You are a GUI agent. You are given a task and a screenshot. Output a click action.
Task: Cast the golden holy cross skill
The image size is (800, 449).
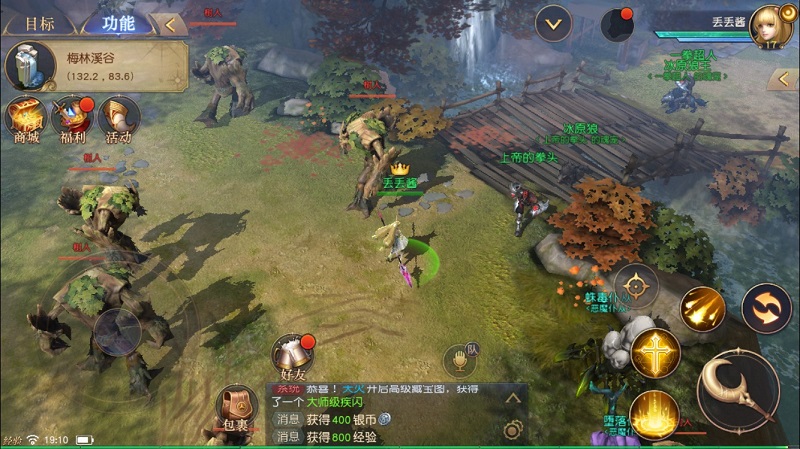point(655,353)
